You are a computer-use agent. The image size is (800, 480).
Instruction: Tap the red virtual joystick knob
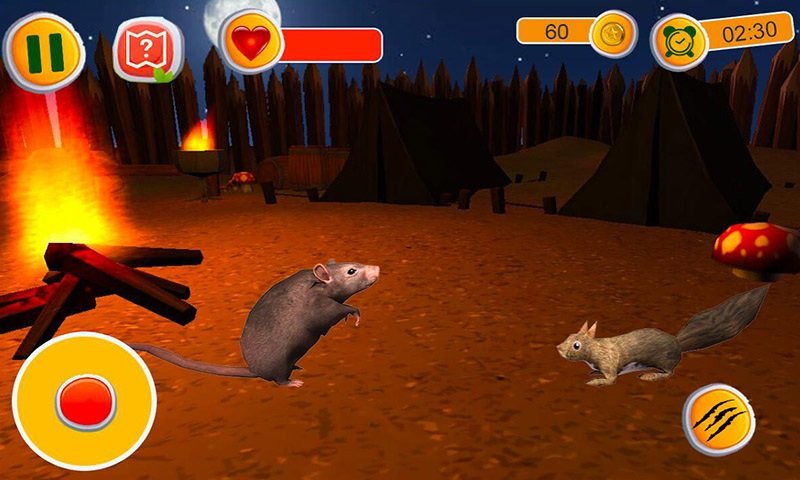point(86,402)
